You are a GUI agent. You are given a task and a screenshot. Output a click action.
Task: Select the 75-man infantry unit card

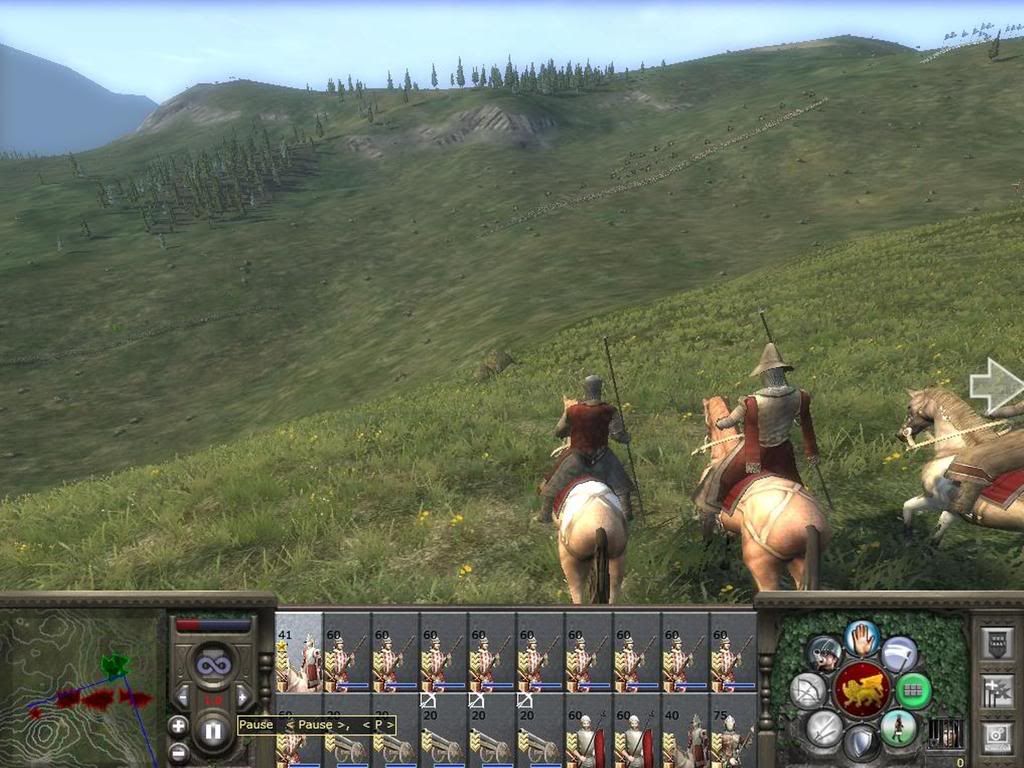735,740
